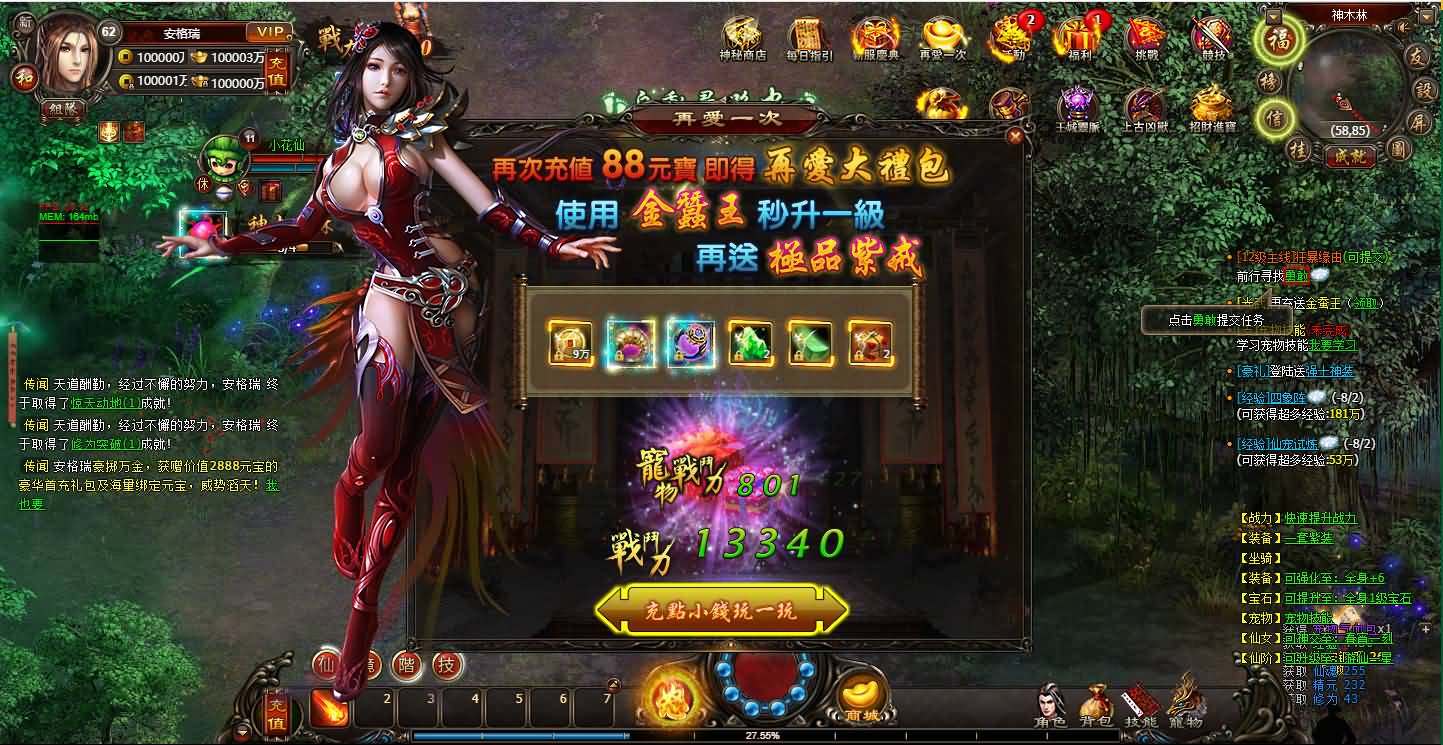The image size is (1443, 745).
Task: Toggle the 休 rest button on the pet frame
Action: (x=202, y=185)
